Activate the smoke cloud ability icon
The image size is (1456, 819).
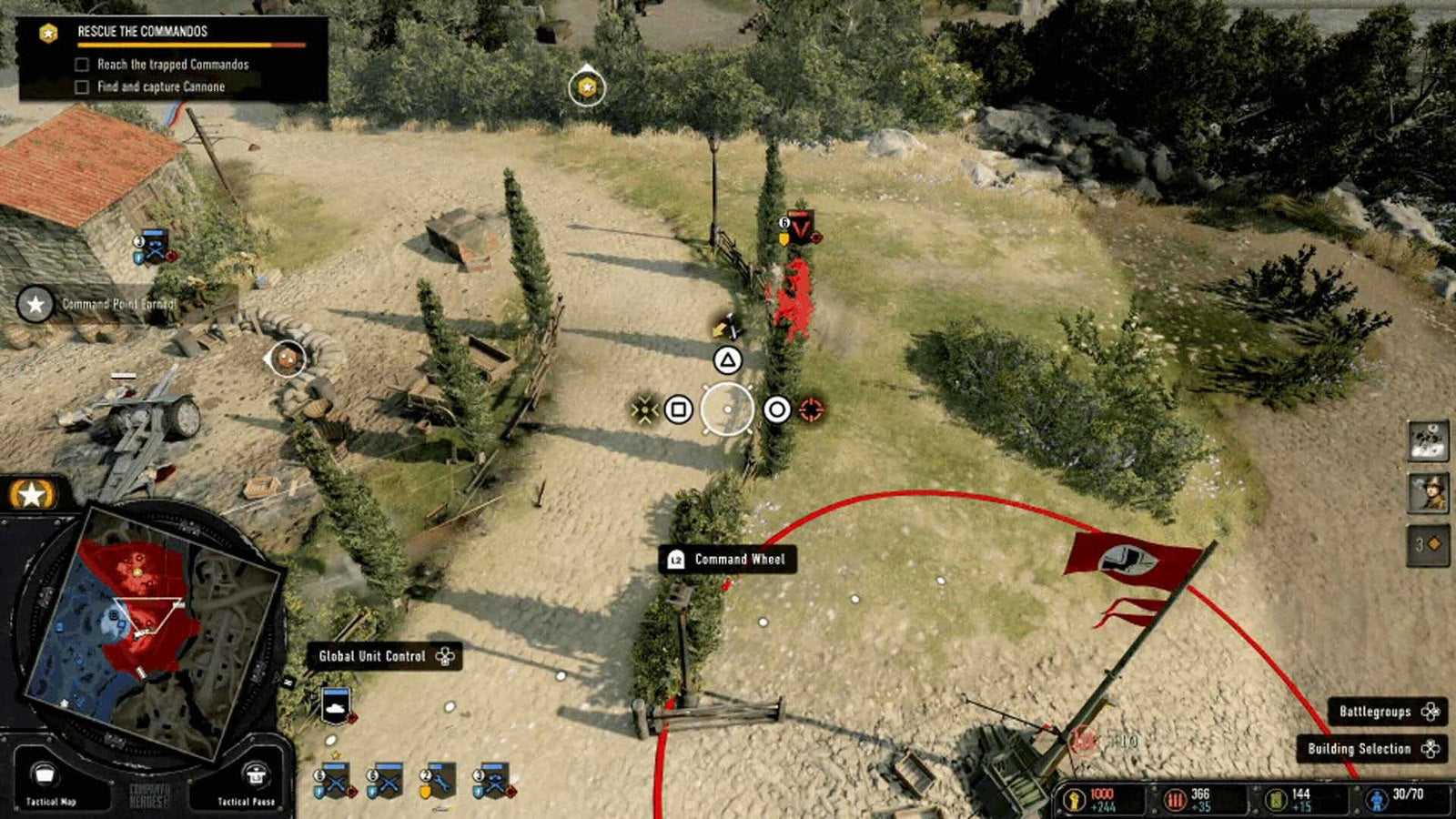[1428, 441]
